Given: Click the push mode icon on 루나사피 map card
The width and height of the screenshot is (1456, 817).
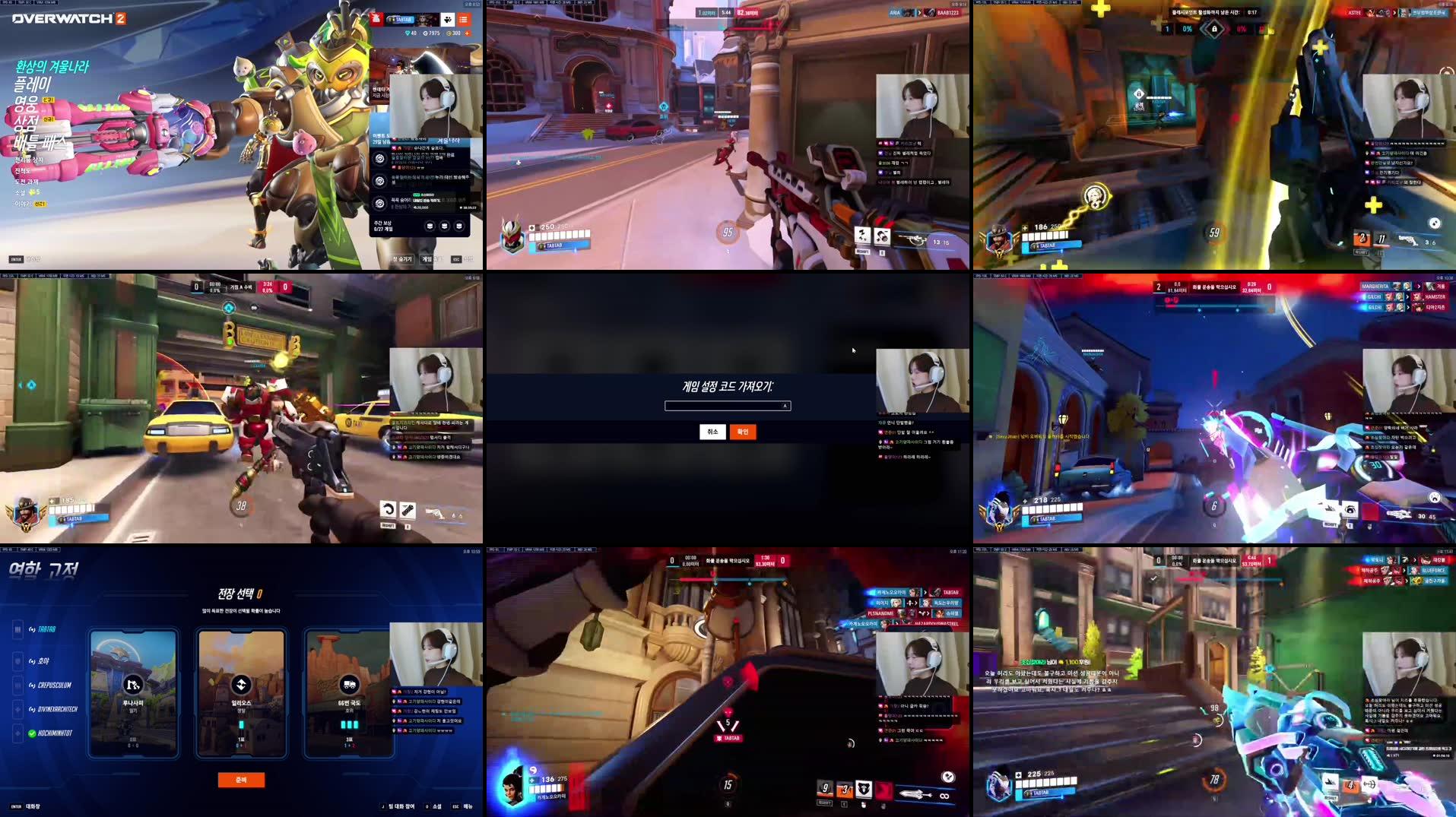Looking at the screenshot, I should click(x=132, y=686).
